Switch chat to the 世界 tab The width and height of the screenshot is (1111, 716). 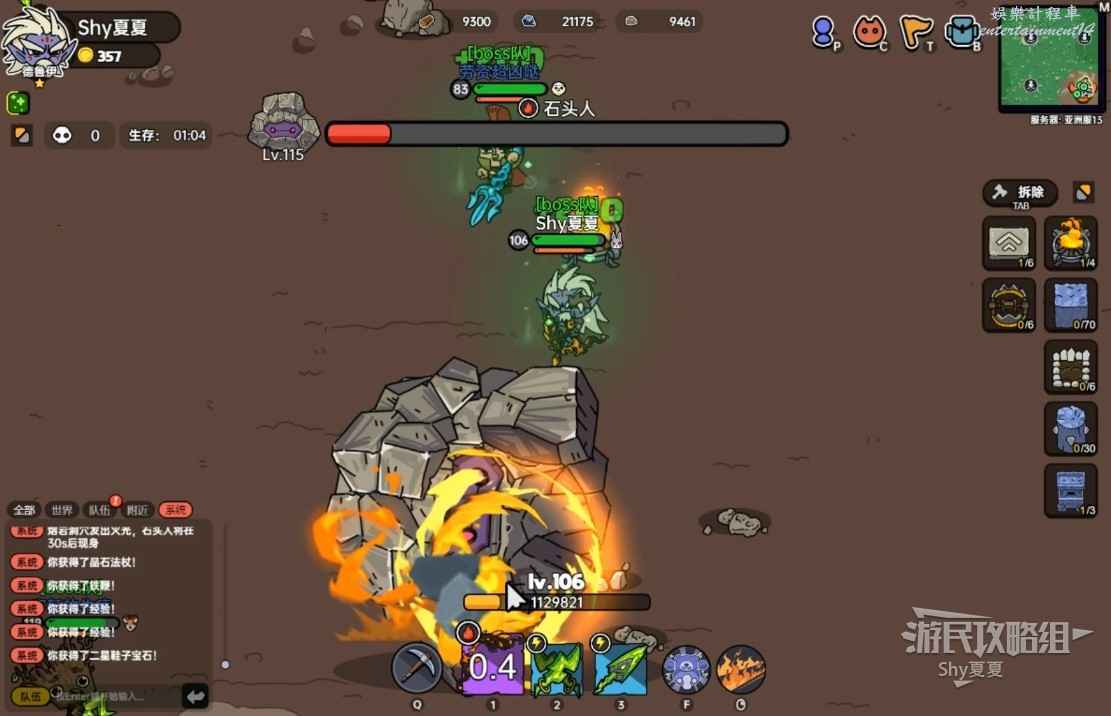61,510
